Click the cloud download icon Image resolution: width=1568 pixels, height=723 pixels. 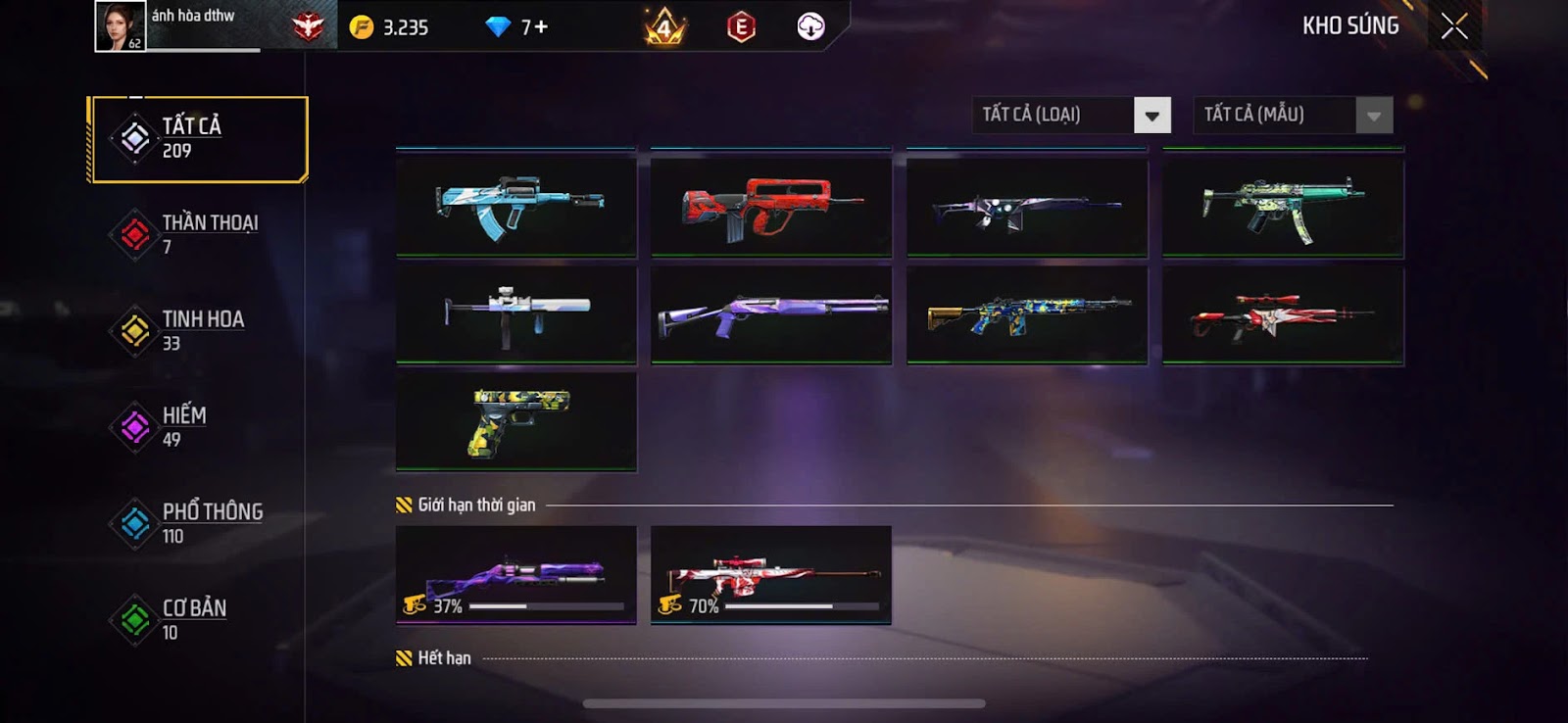[810, 26]
